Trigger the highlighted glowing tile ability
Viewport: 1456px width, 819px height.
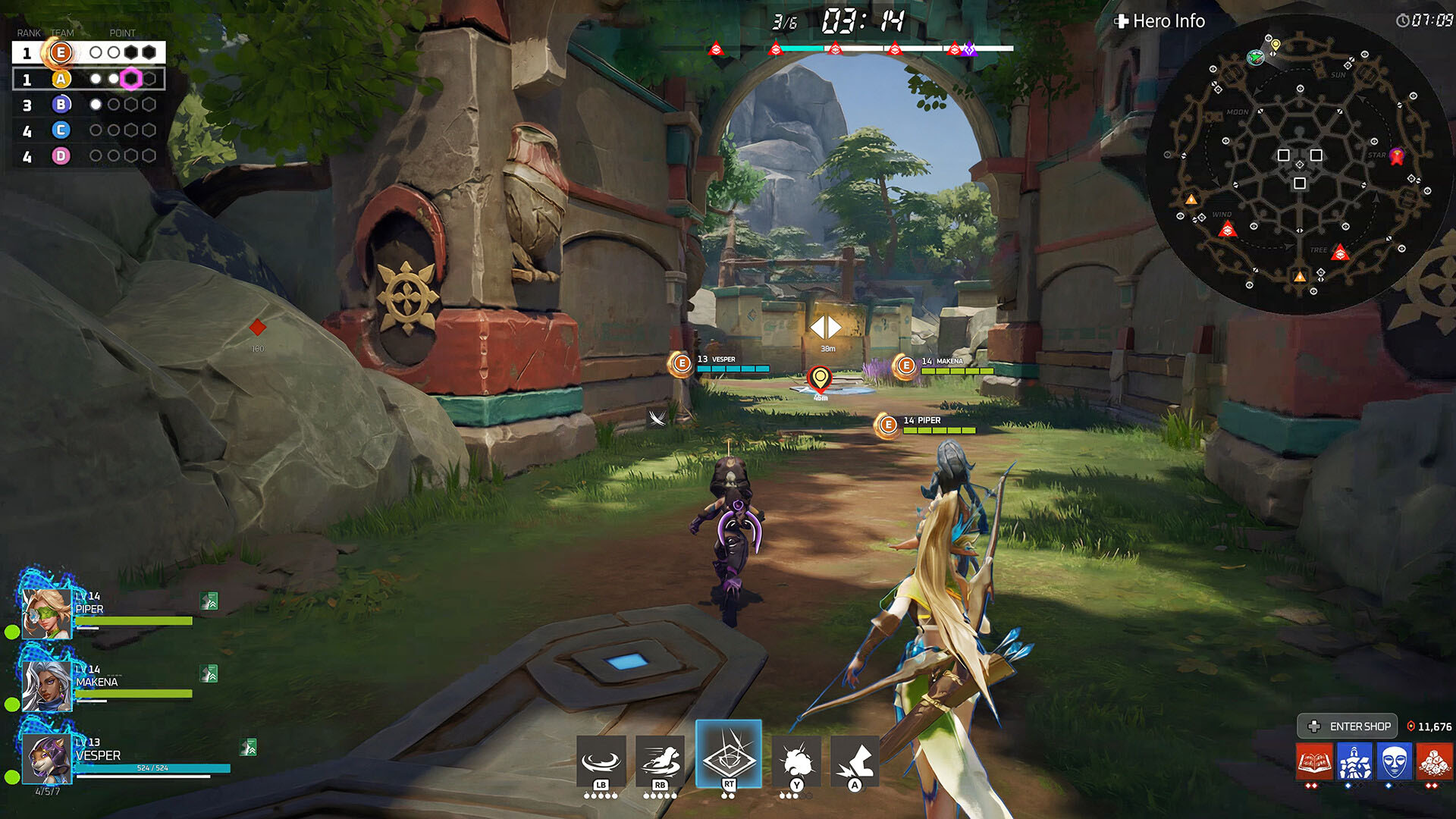728,755
